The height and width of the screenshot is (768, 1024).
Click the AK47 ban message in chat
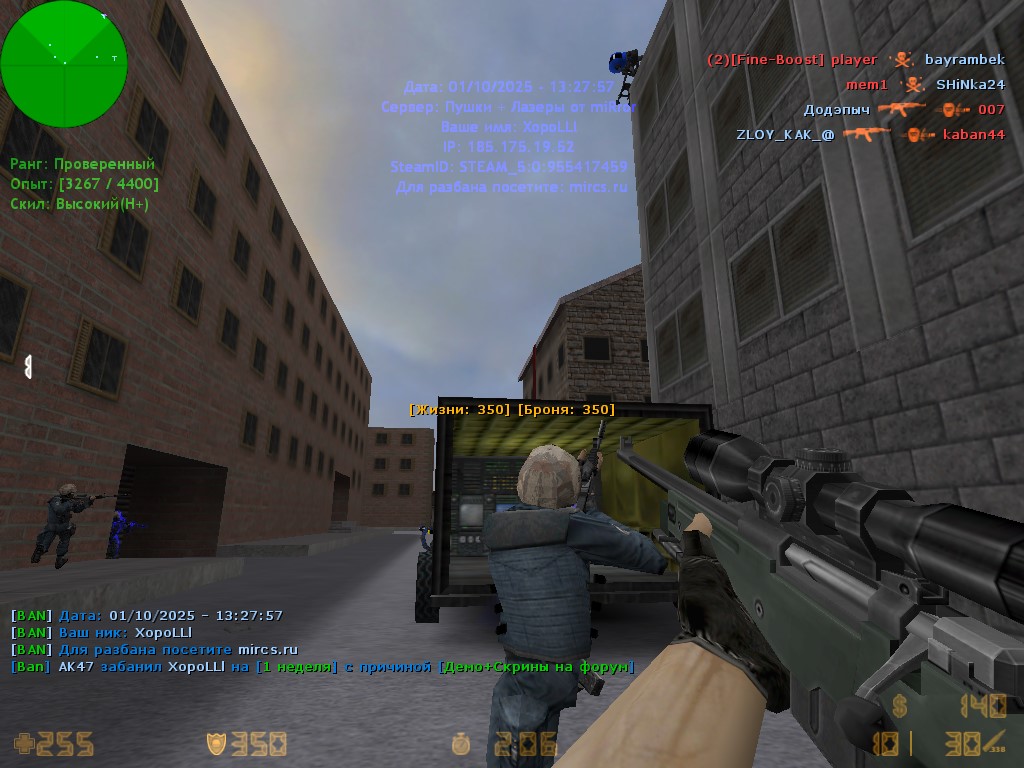click(322, 666)
